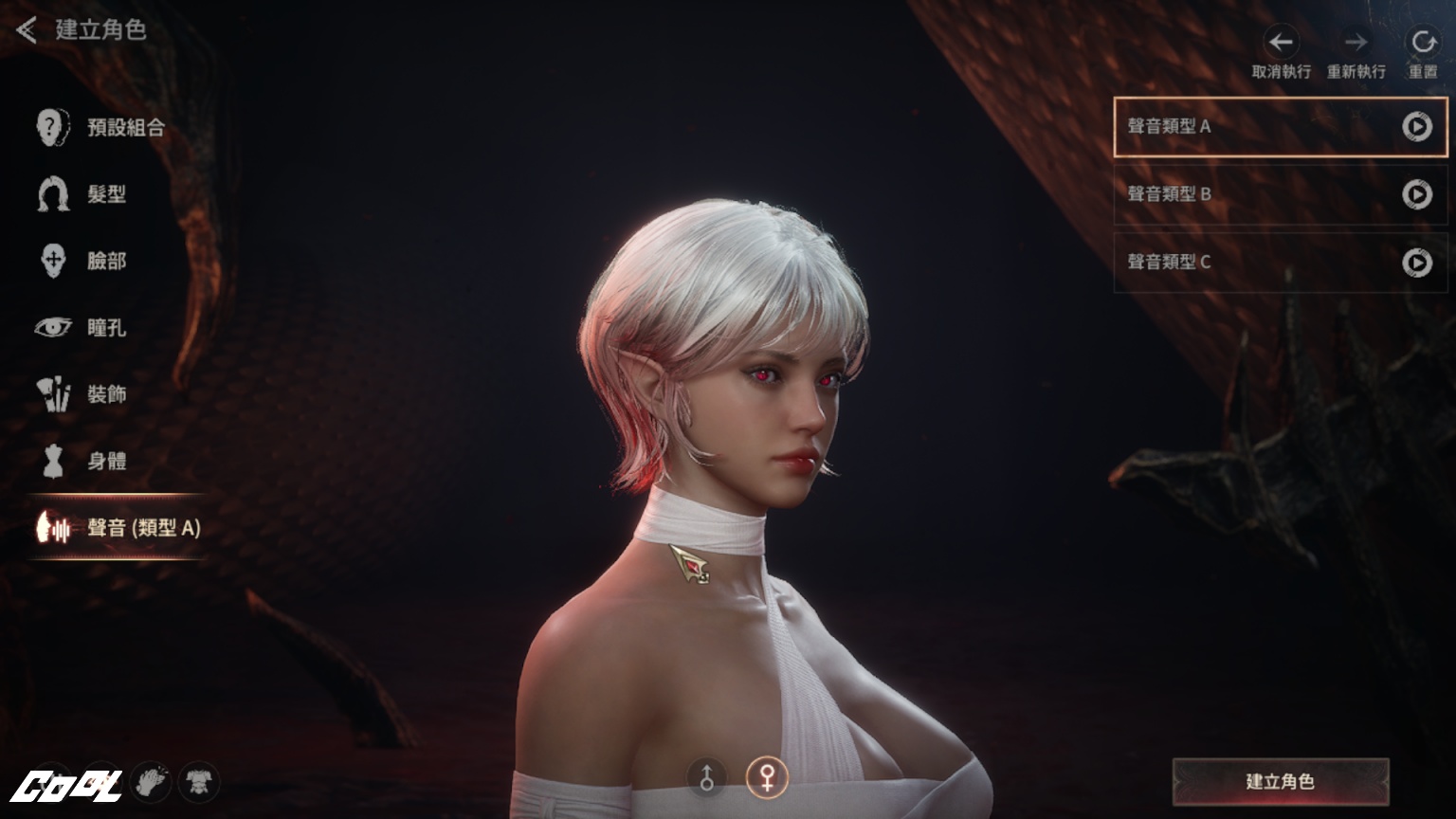Screen dimensions: 1456x819
Task: Confirm with the 建立角色 button
Action: [1281, 781]
